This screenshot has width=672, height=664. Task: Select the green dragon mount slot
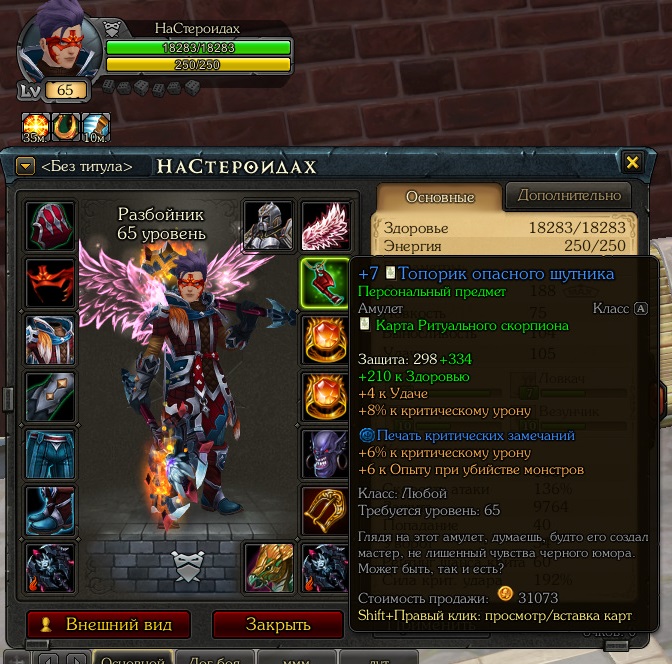pyautogui.click(x=269, y=568)
